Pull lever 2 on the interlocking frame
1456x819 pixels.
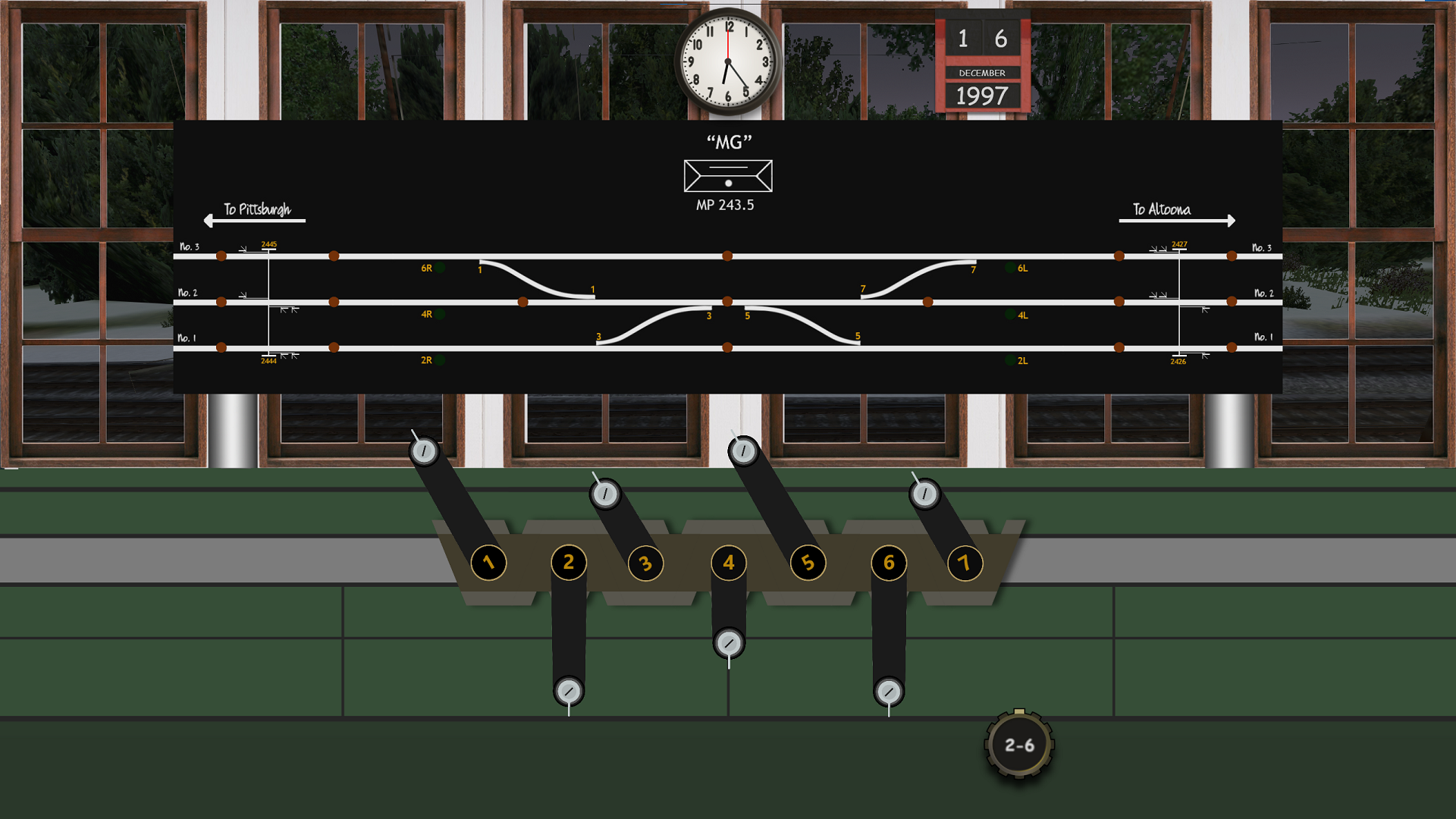[568, 692]
